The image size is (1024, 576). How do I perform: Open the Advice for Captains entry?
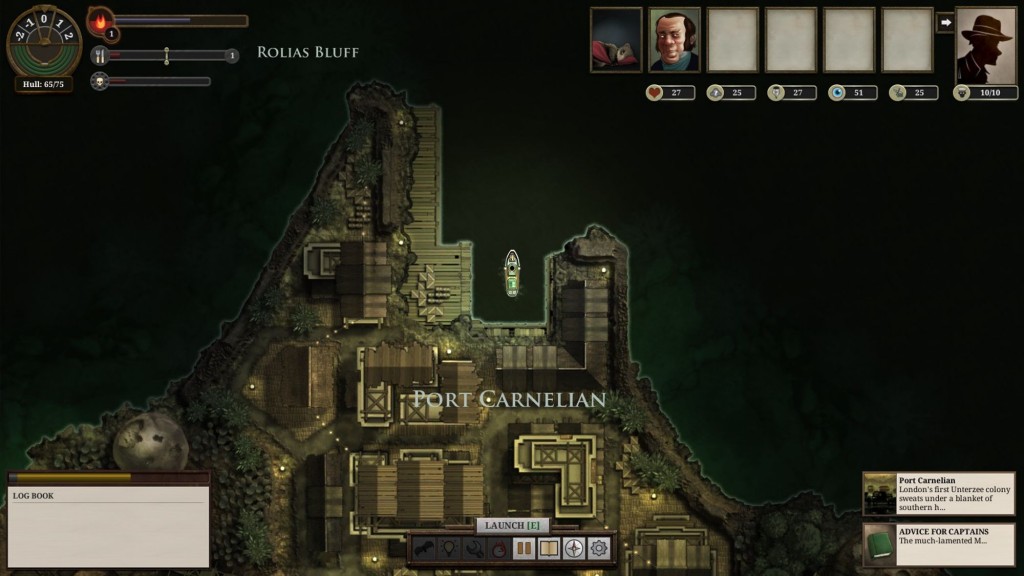pyautogui.click(x=938, y=545)
